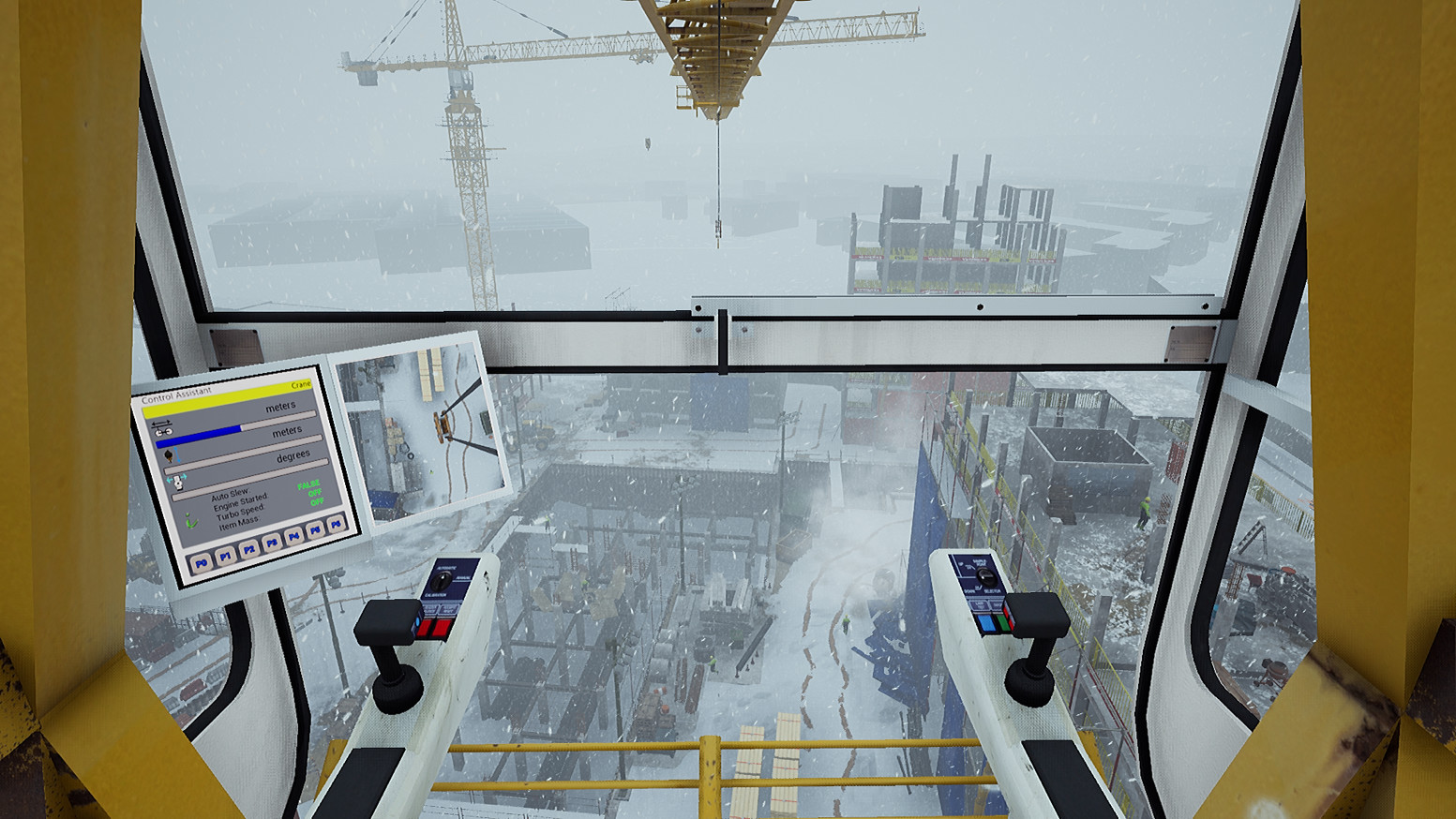Select the trolley travel icon on Control Assistant
The width and height of the screenshot is (1456, 819).
click(163, 426)
